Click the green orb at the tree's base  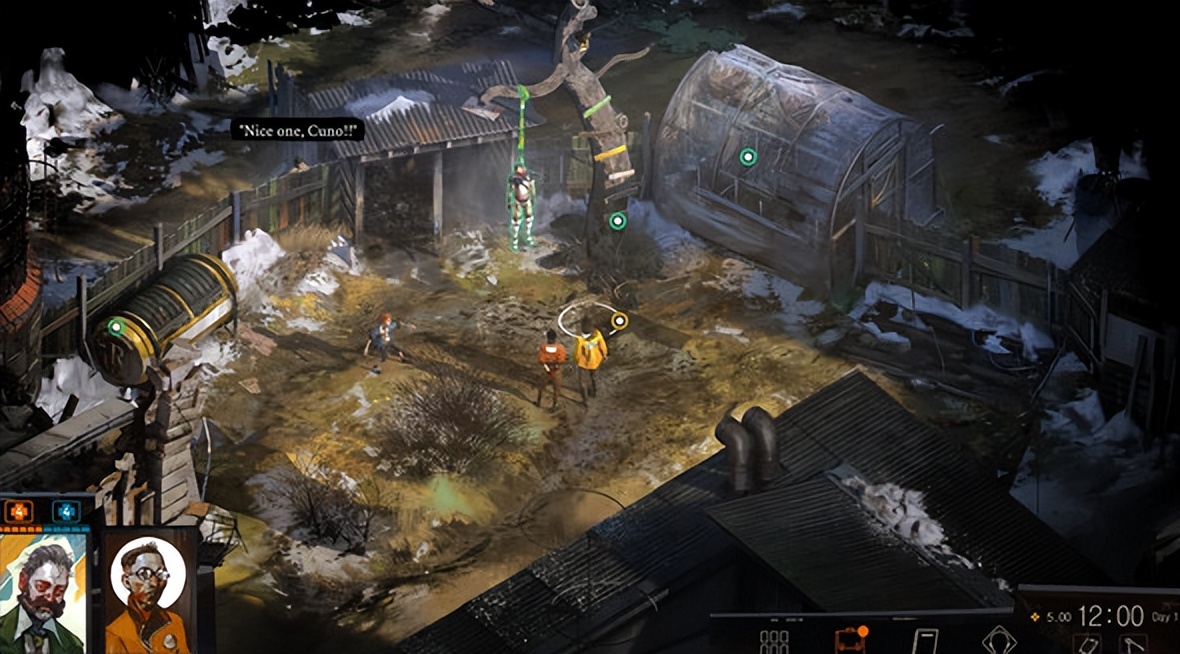coord(618,221)
